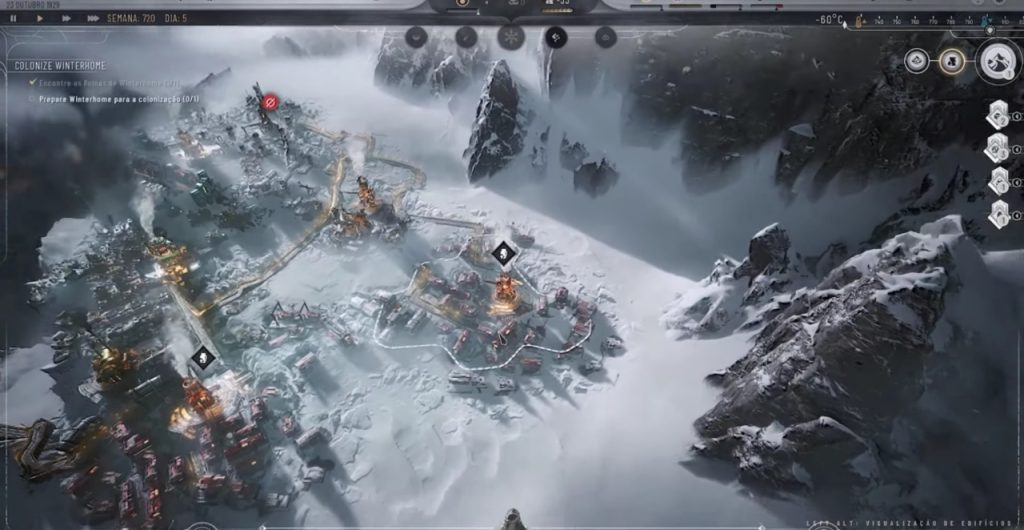
Task: Click the red prohibition marker on the map
Action: [x=269, y=102]
